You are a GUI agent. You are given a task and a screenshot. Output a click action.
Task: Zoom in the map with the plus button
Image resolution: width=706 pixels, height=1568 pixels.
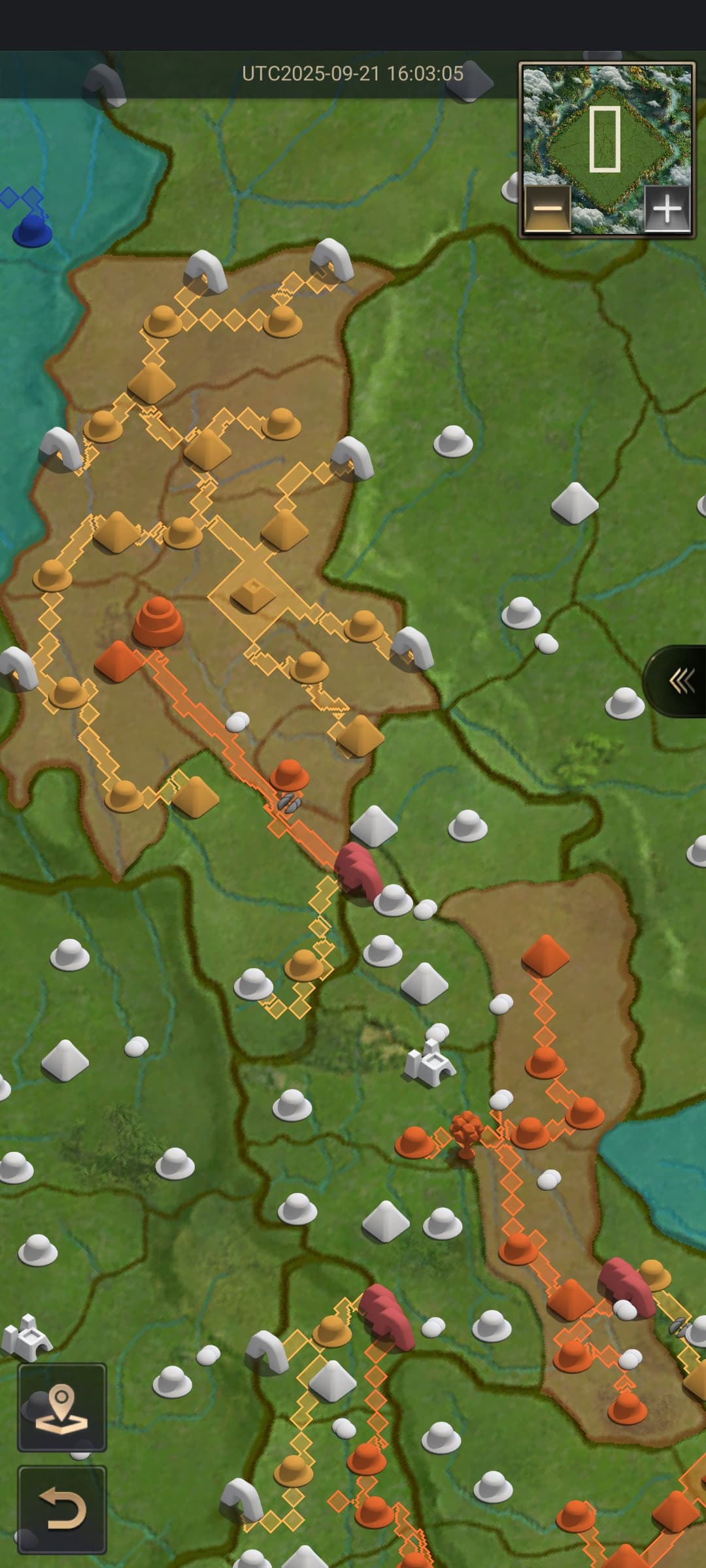point(667,210)
